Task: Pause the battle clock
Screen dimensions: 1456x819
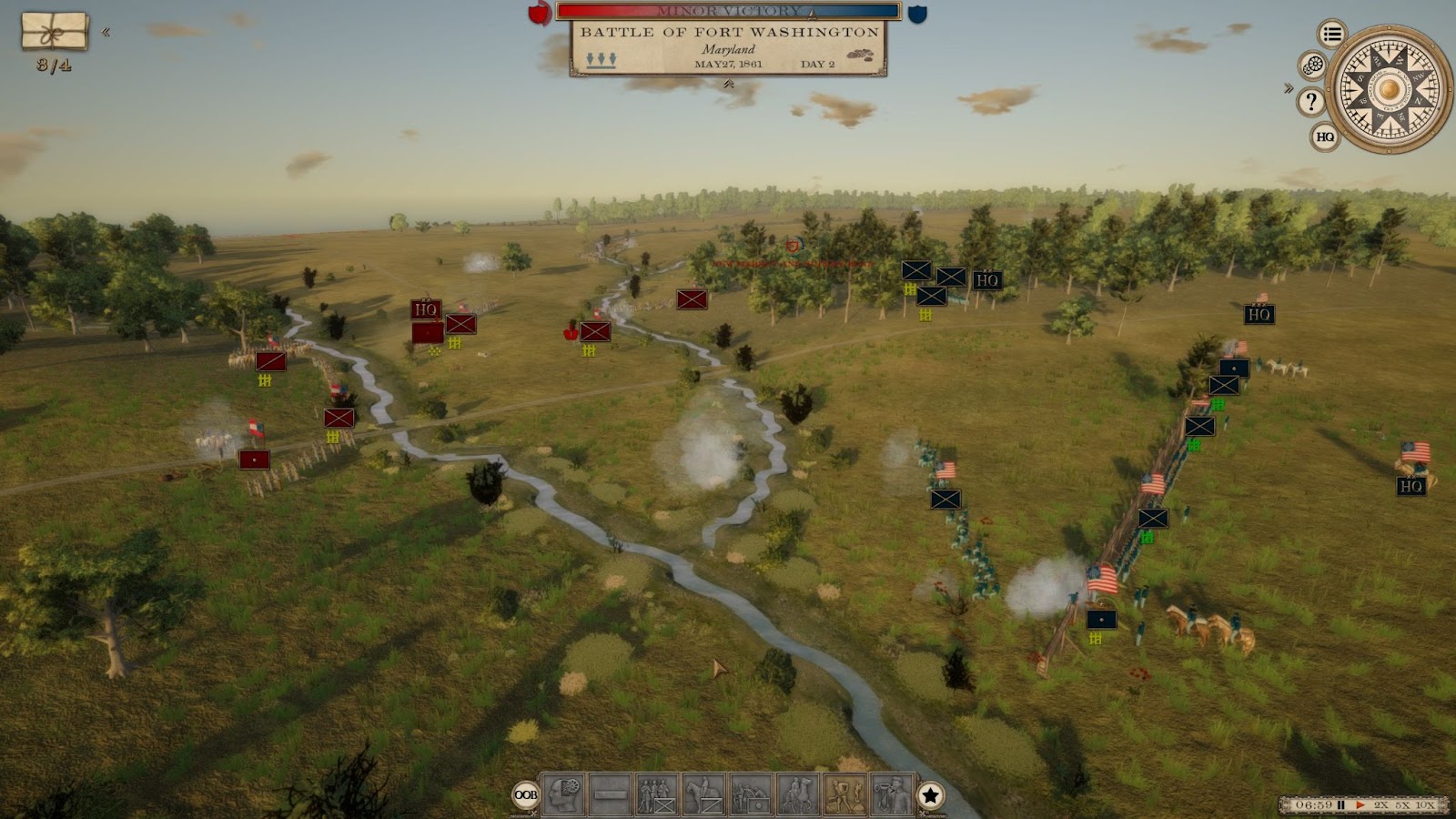Action: coord(1340,804)
